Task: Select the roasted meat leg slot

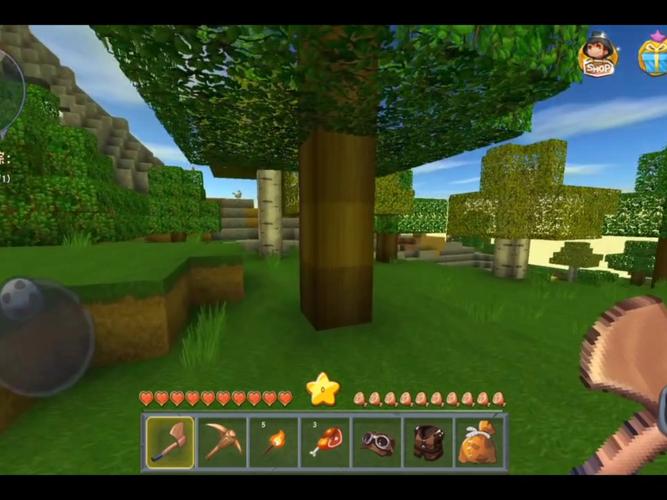Action: tap(325, 441)
